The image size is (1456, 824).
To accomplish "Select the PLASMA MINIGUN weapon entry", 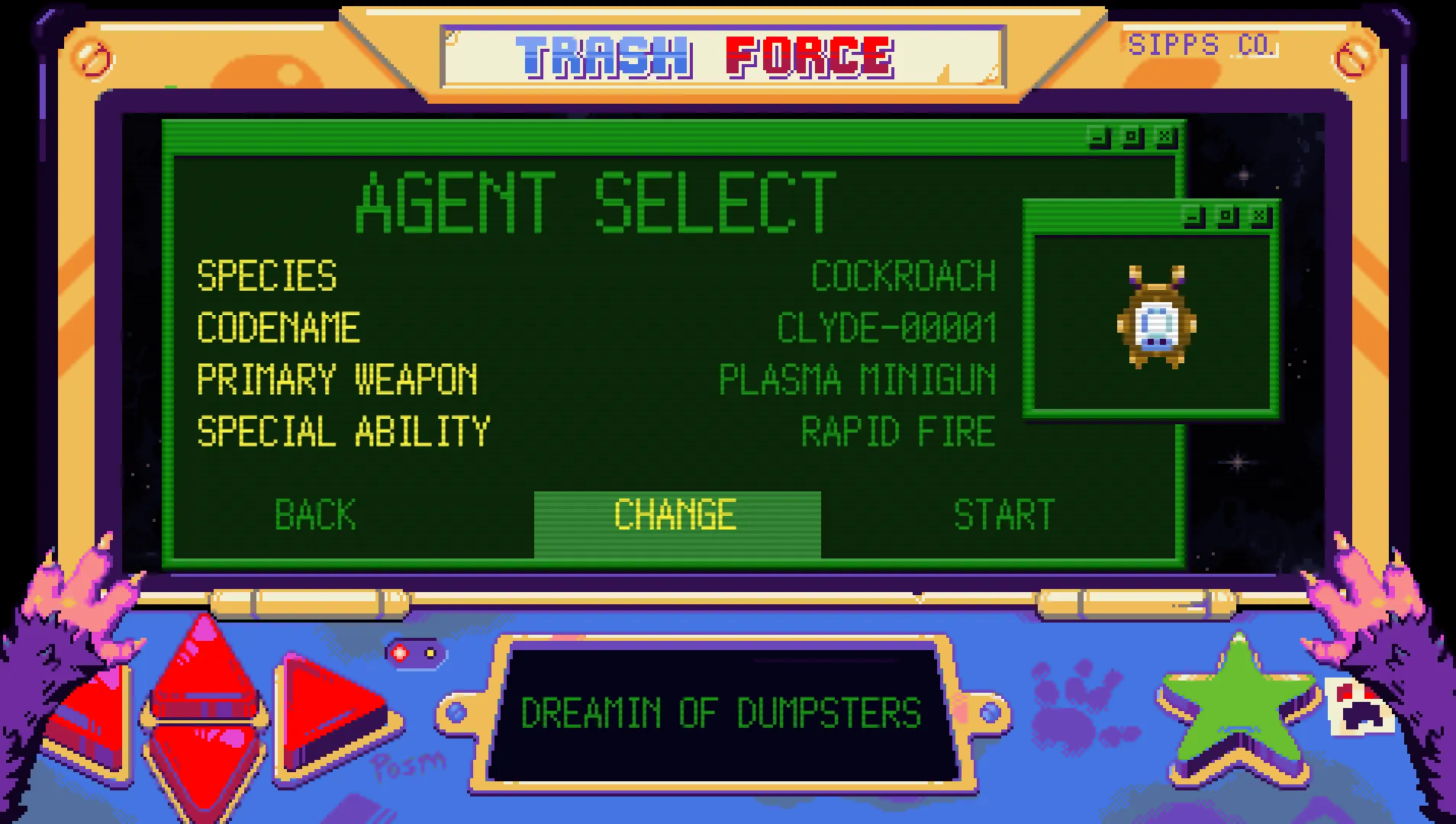I will [858, 379].
